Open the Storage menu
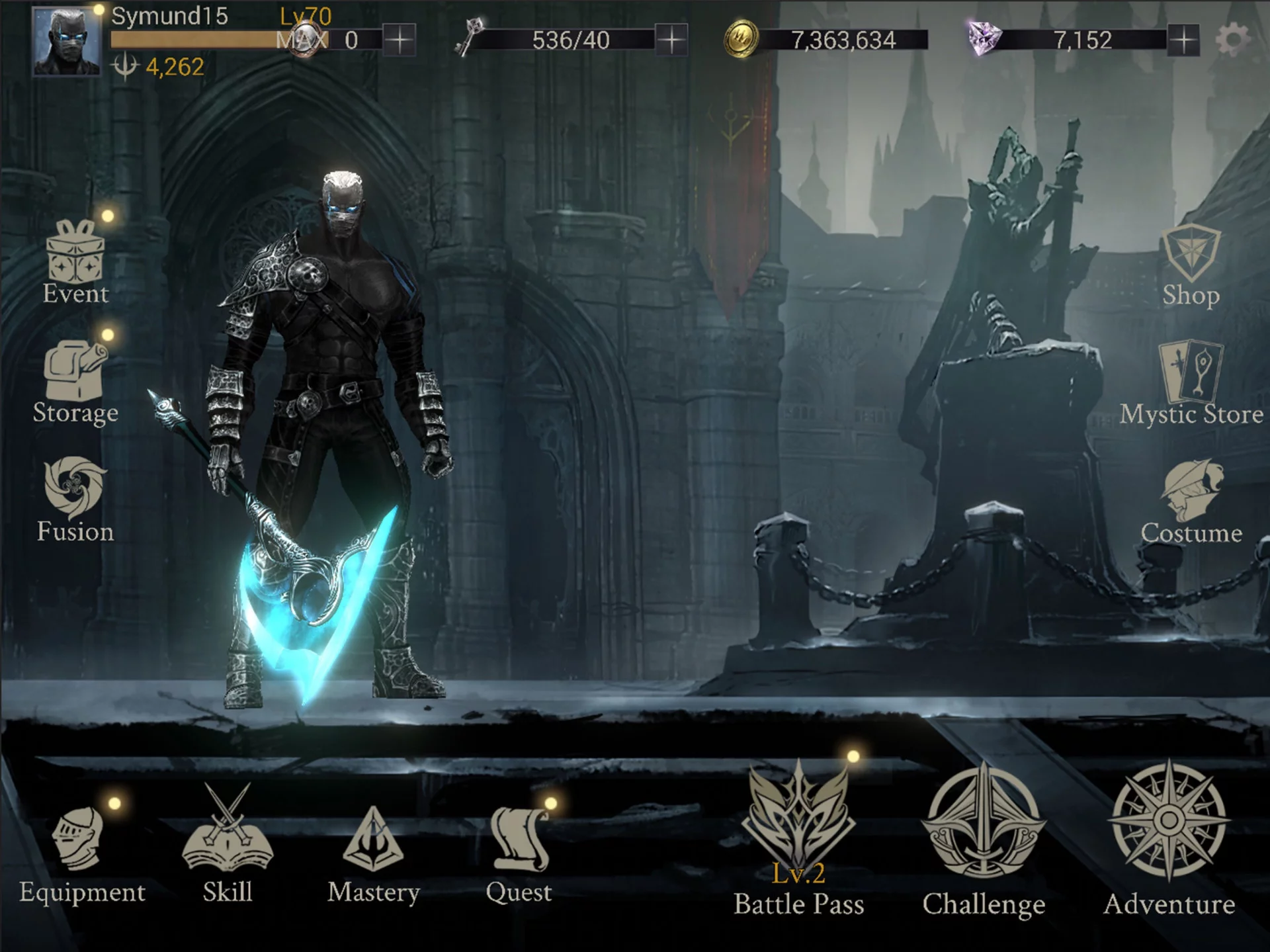The width and height of the screenshot is (1270, 952). [75, 380]
